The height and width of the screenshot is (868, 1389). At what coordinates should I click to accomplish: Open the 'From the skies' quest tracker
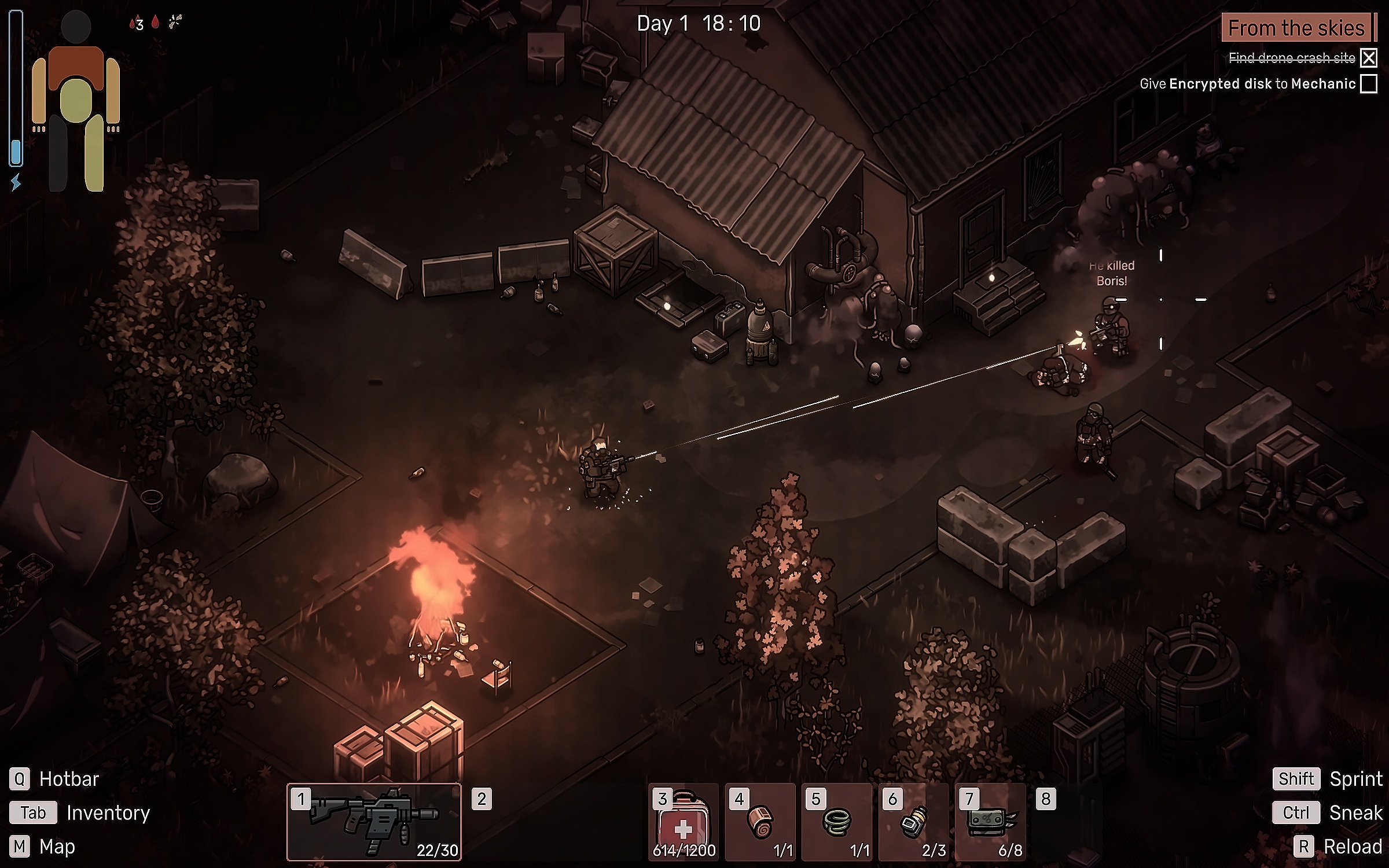[x=1296, y=28]
